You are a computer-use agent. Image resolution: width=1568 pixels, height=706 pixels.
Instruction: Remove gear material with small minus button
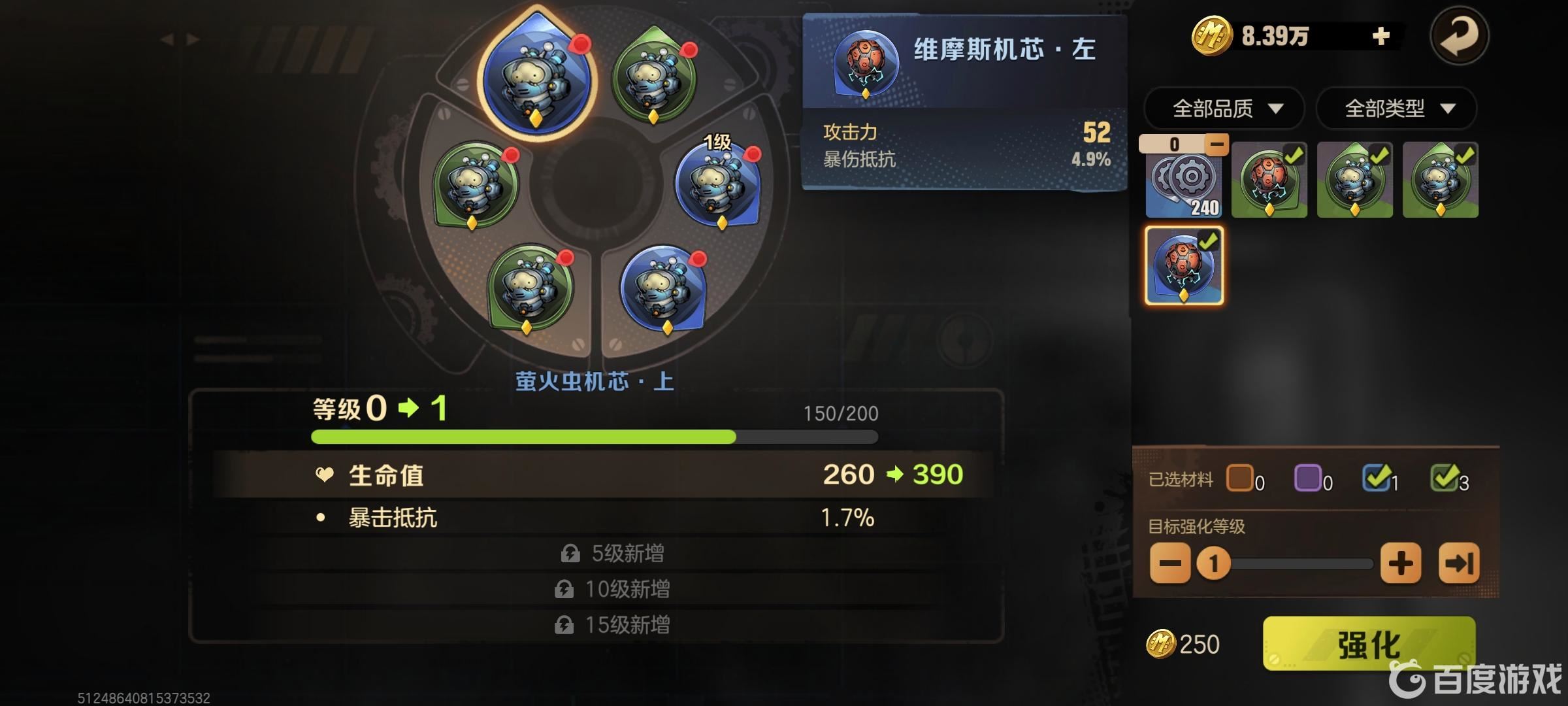click(x=1217, y=144)
